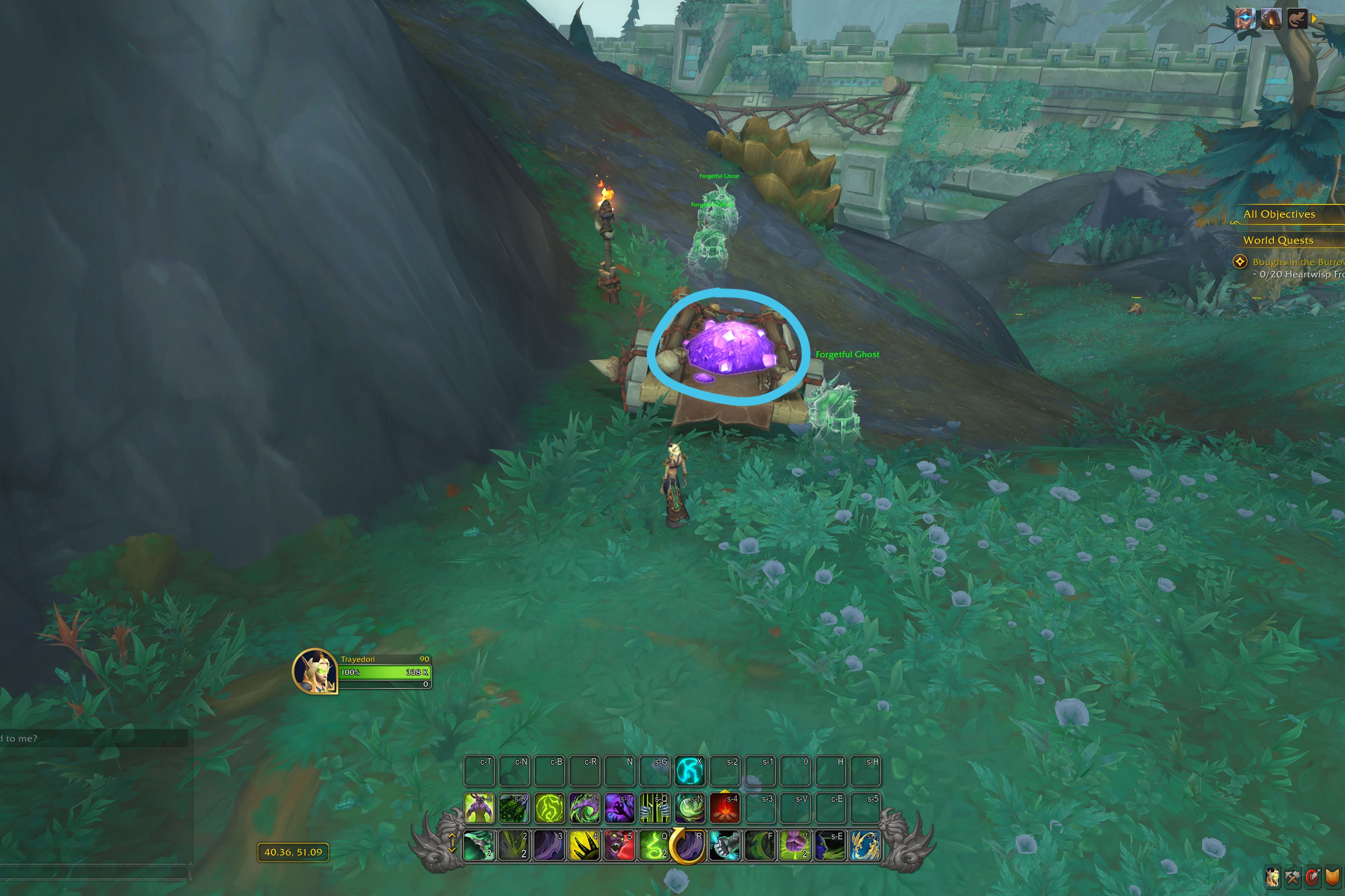Click the rat silhouette buff icon
This screenshot has height=896, width=1345.
[x=1297, y=19]
